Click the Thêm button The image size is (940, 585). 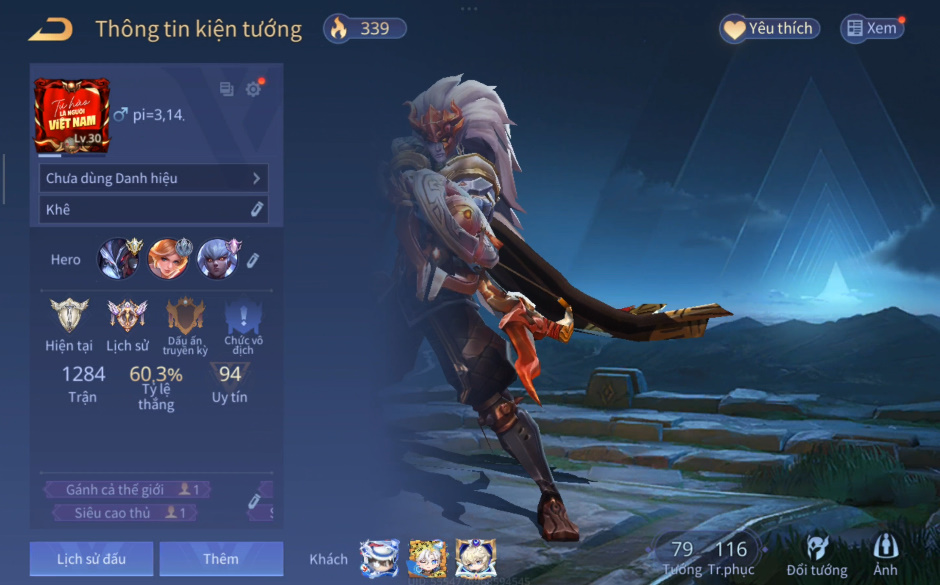pyautogui.click(x=221, y=558)
